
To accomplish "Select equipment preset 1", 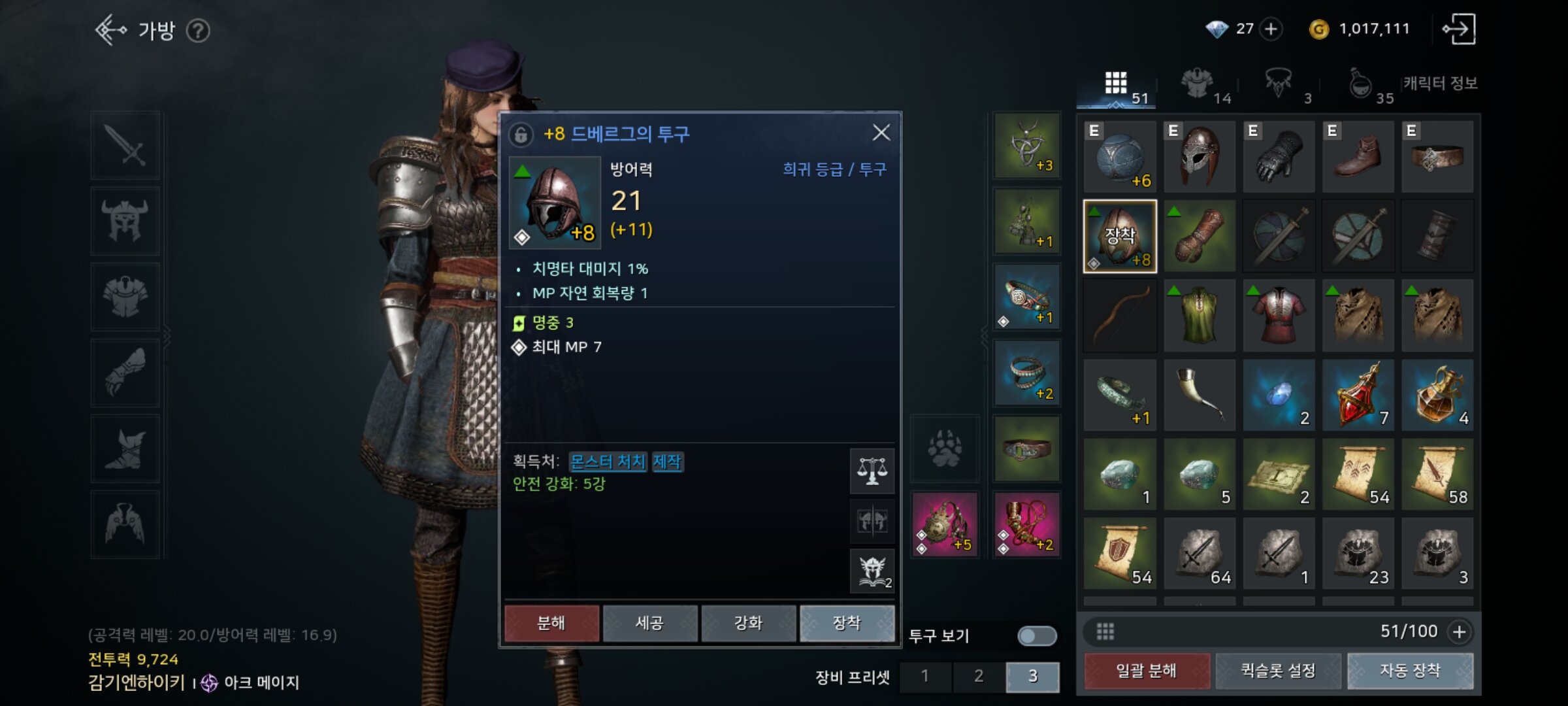I will coord(924,676).
